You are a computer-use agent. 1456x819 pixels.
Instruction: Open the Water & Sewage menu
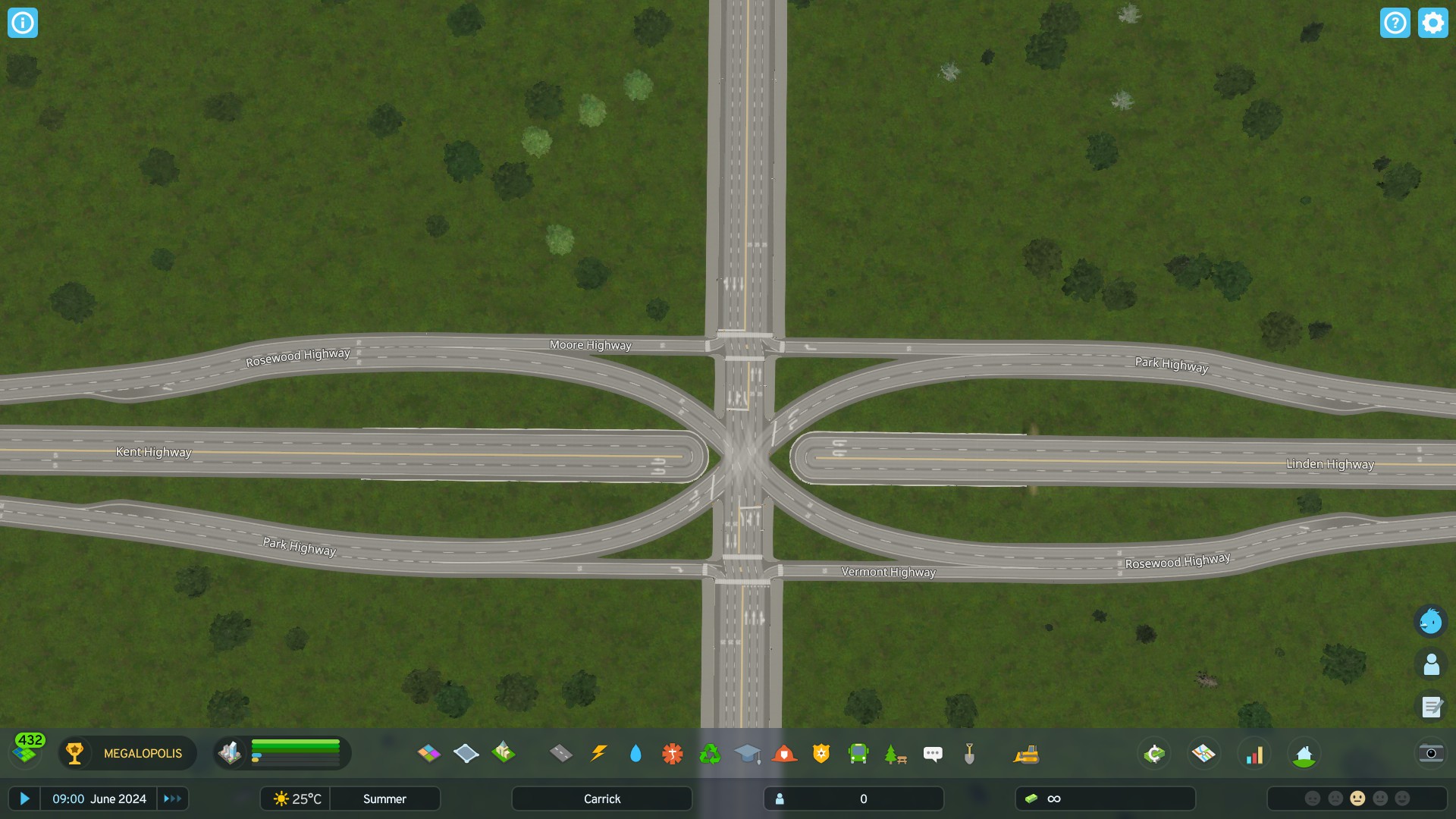pos(635,753)
